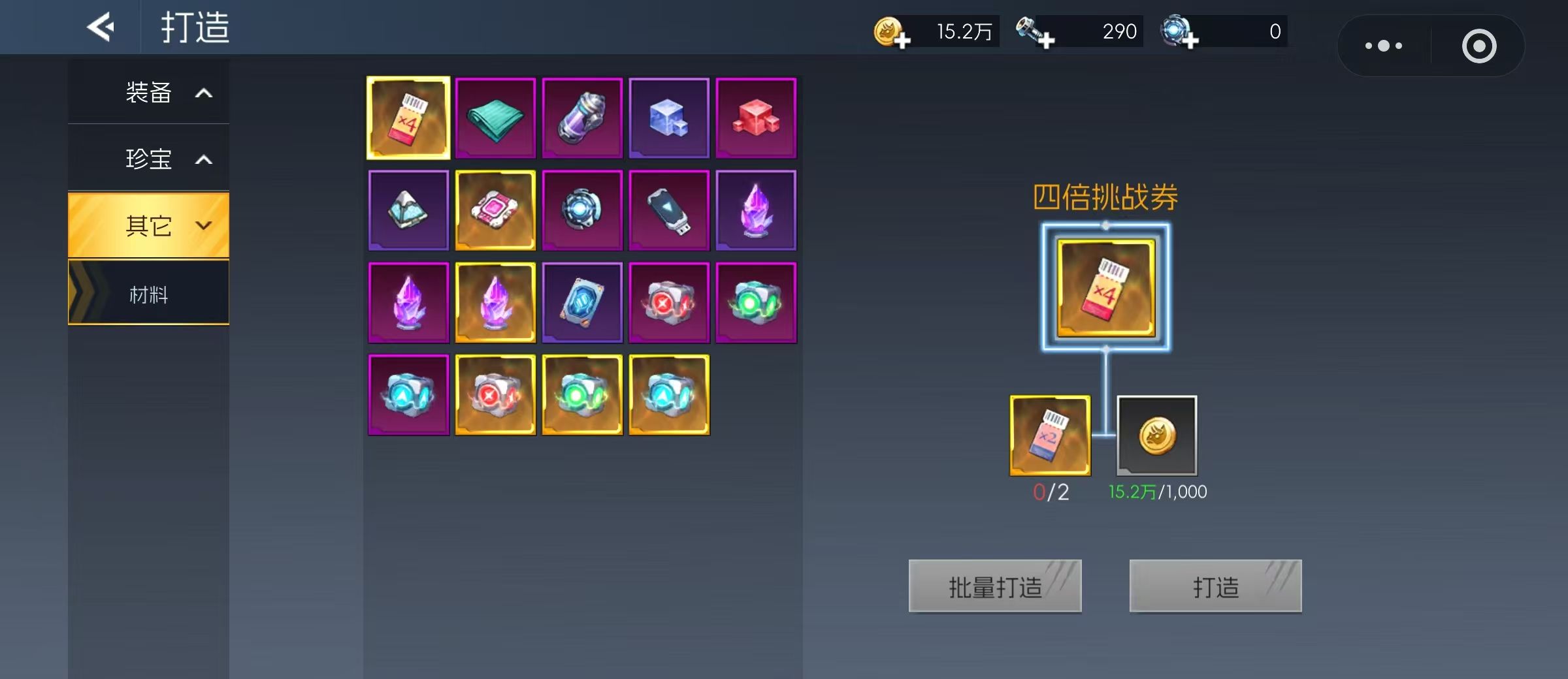1568x679 pixels.
Task: Choose the purple canister item
Action: click(582, 118)
